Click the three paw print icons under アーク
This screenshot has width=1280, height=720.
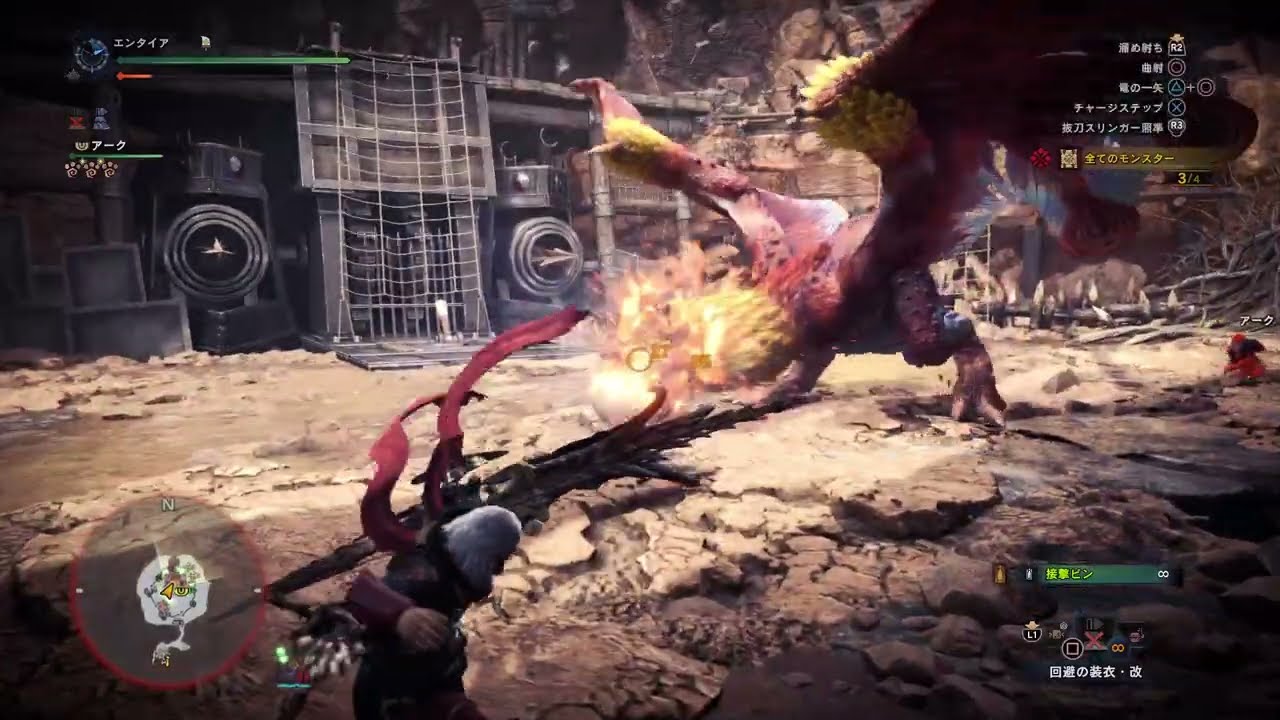[x=91, y=169]
